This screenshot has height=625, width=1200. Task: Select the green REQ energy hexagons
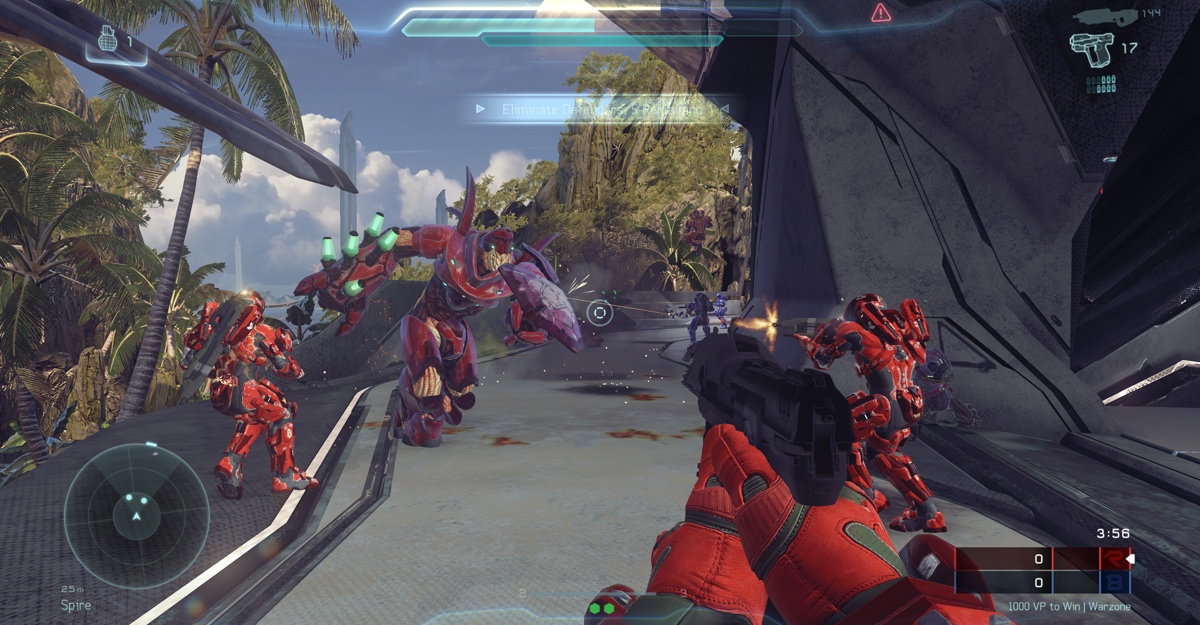pyautogui.click(x=600, y=607)
